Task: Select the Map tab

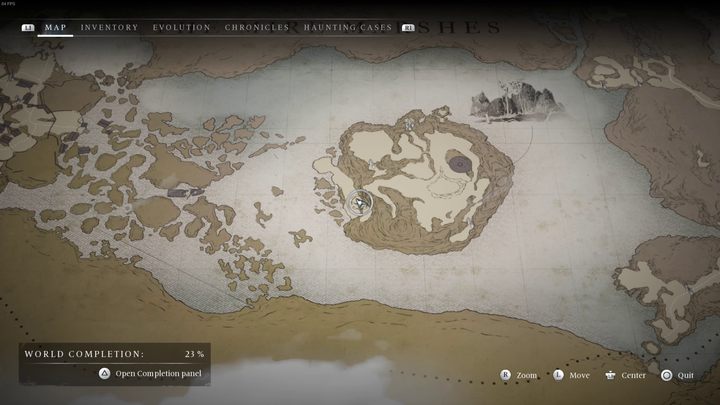Action: [x=55, y=28]
